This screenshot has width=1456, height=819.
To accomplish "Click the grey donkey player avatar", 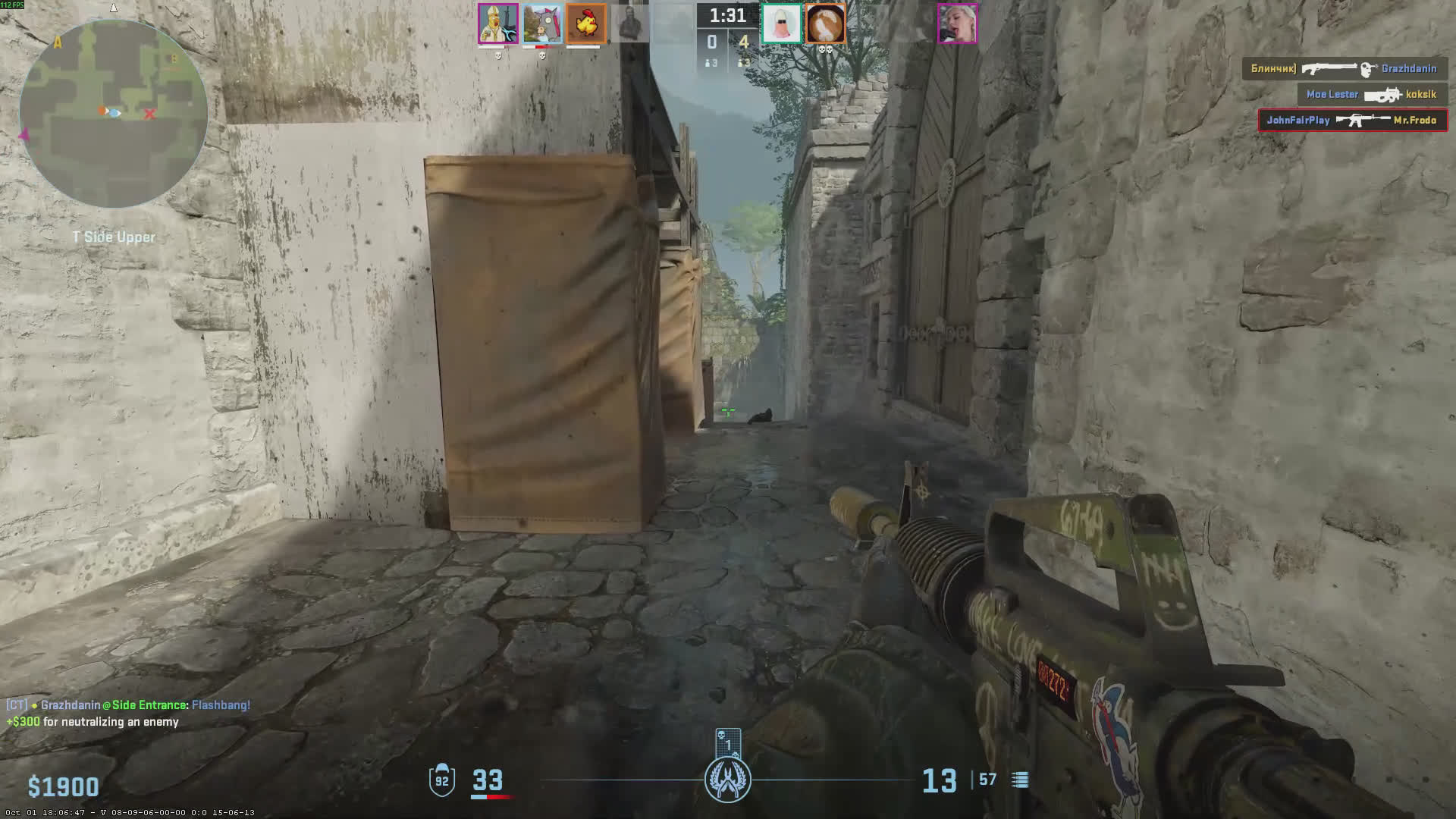I will click(542, 24).
